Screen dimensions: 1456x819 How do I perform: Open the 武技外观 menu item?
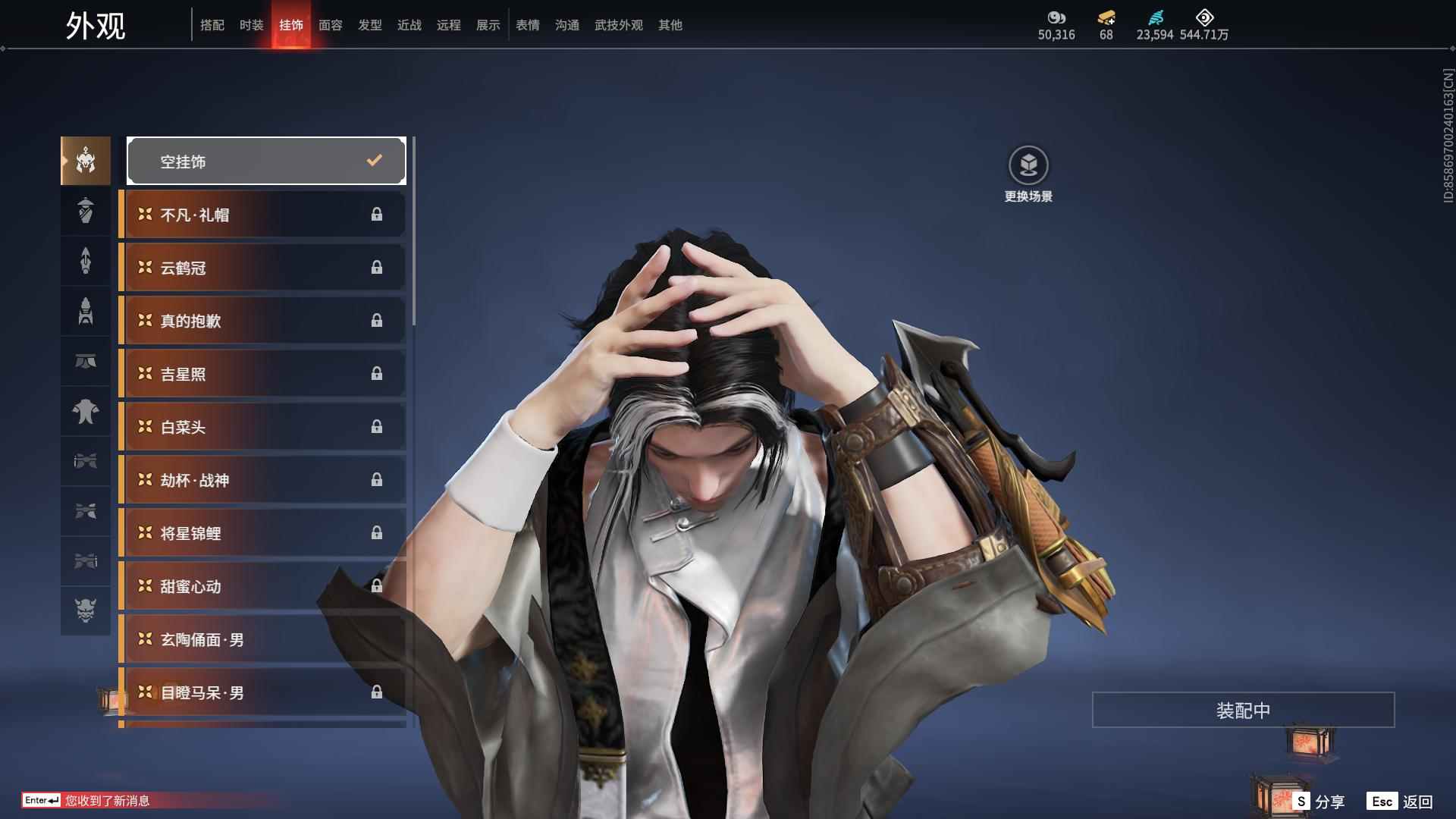[x=618, y=24]
